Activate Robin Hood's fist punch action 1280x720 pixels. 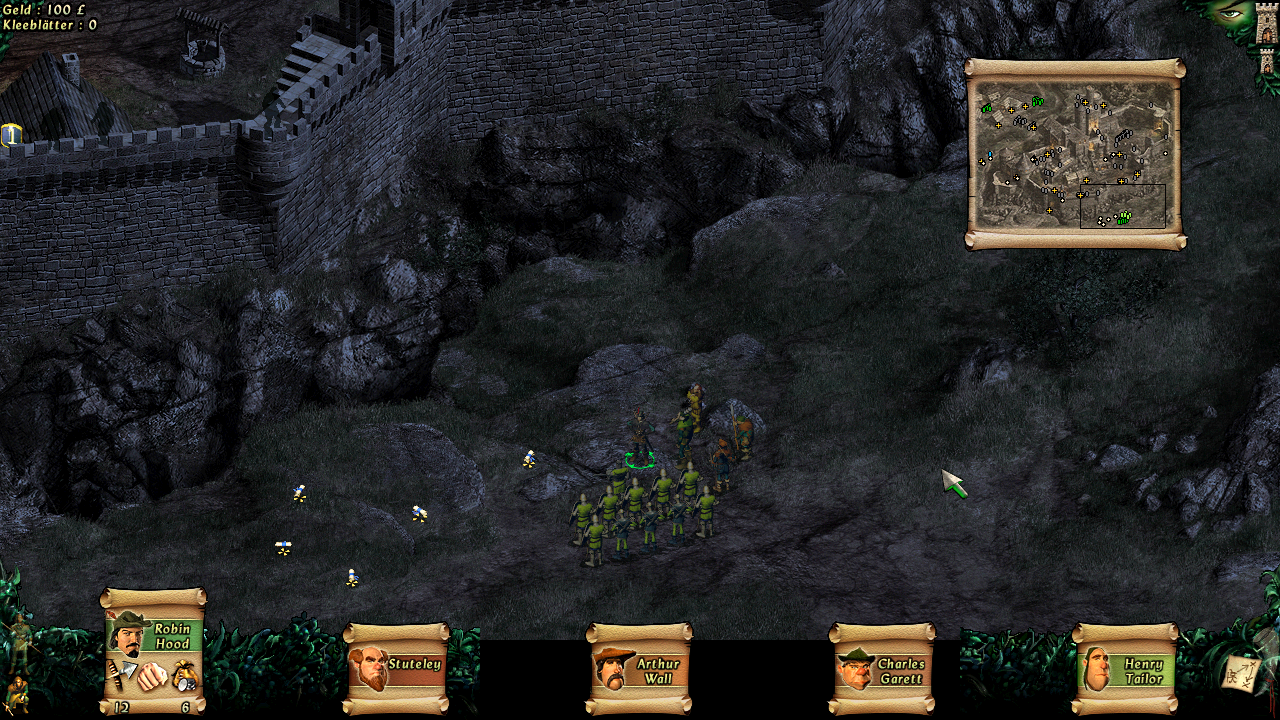151,676
